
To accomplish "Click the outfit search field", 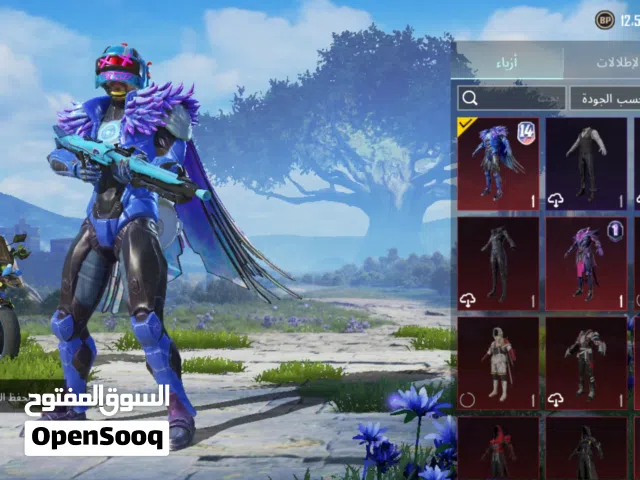I will [x=510, y=98].
